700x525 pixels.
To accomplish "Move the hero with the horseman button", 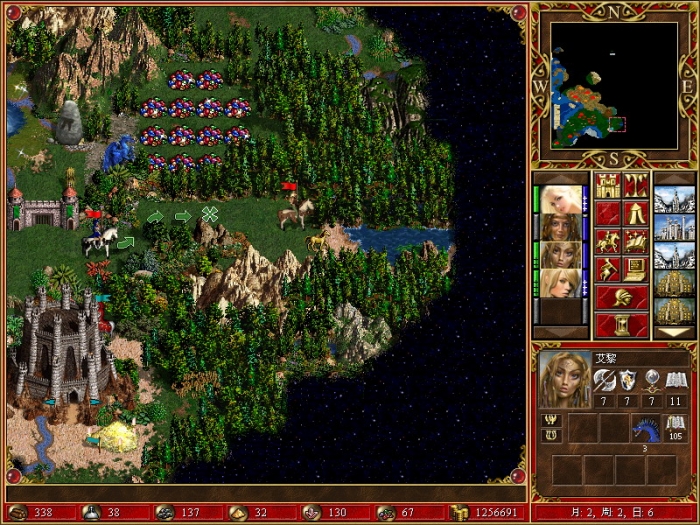I will click(607, 241).
